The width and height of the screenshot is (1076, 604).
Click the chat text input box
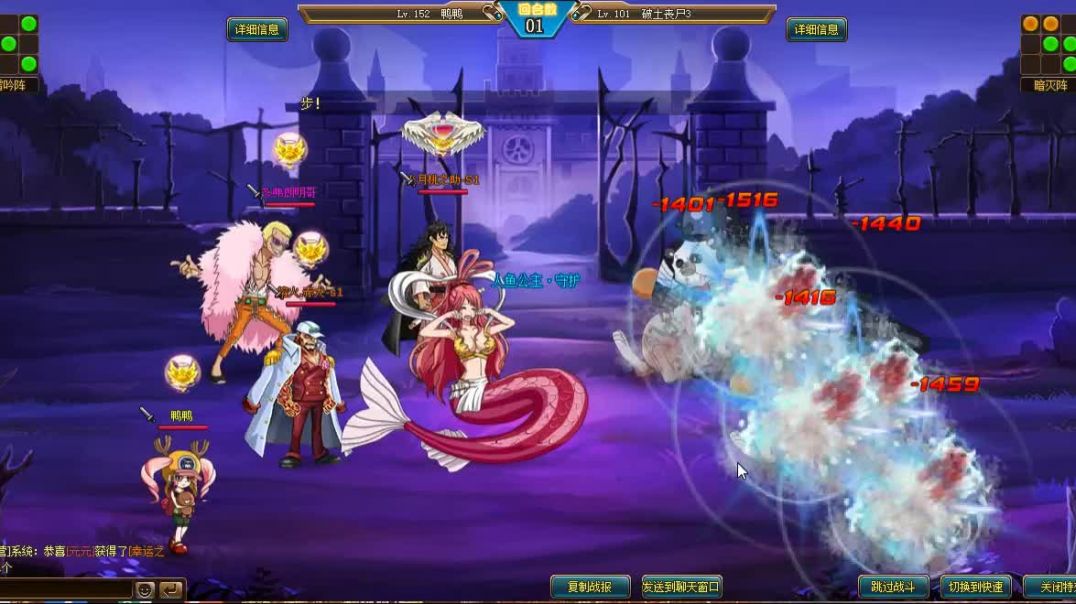(66, 590)
